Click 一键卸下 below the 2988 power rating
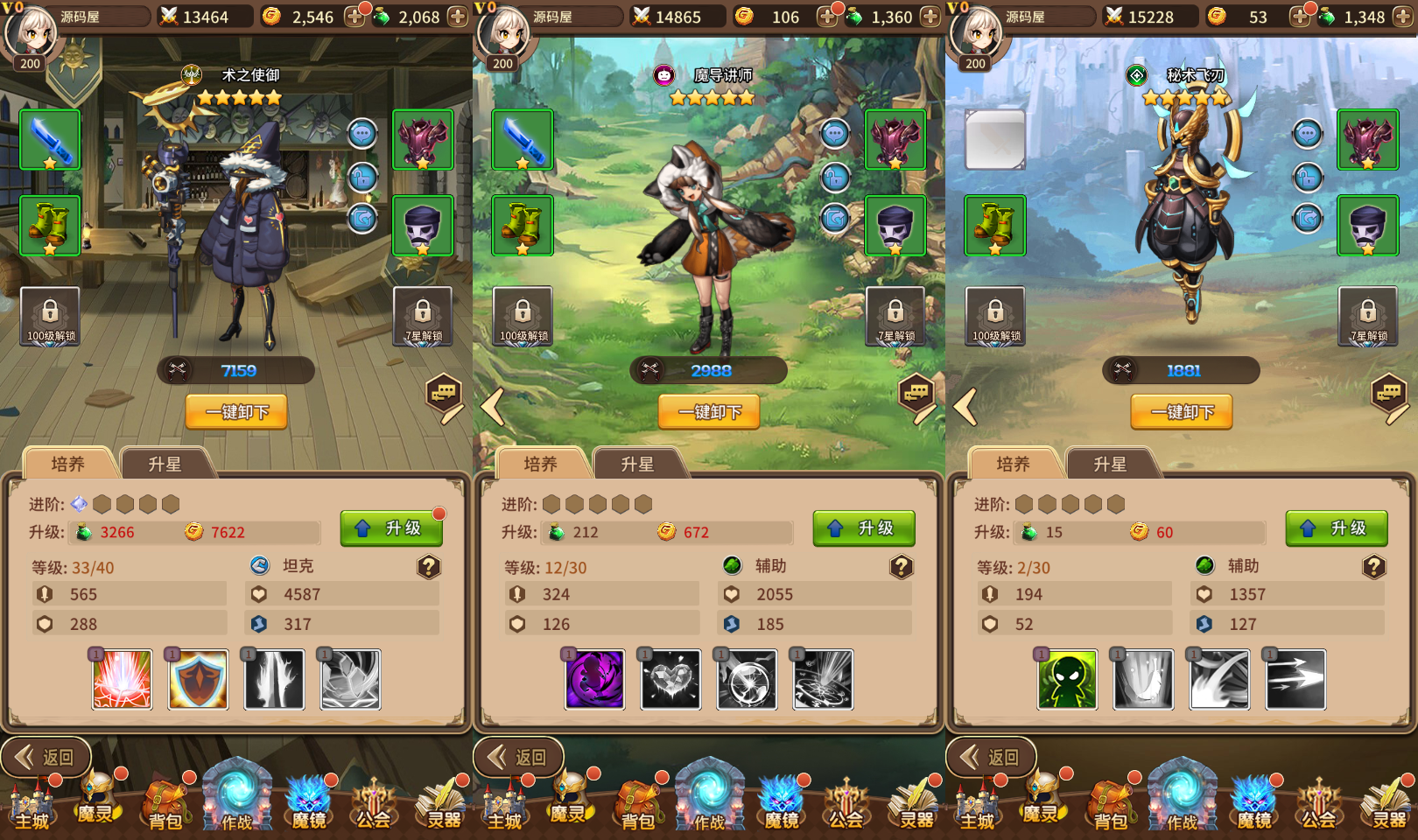The image size is (1418, 840). 709,412
